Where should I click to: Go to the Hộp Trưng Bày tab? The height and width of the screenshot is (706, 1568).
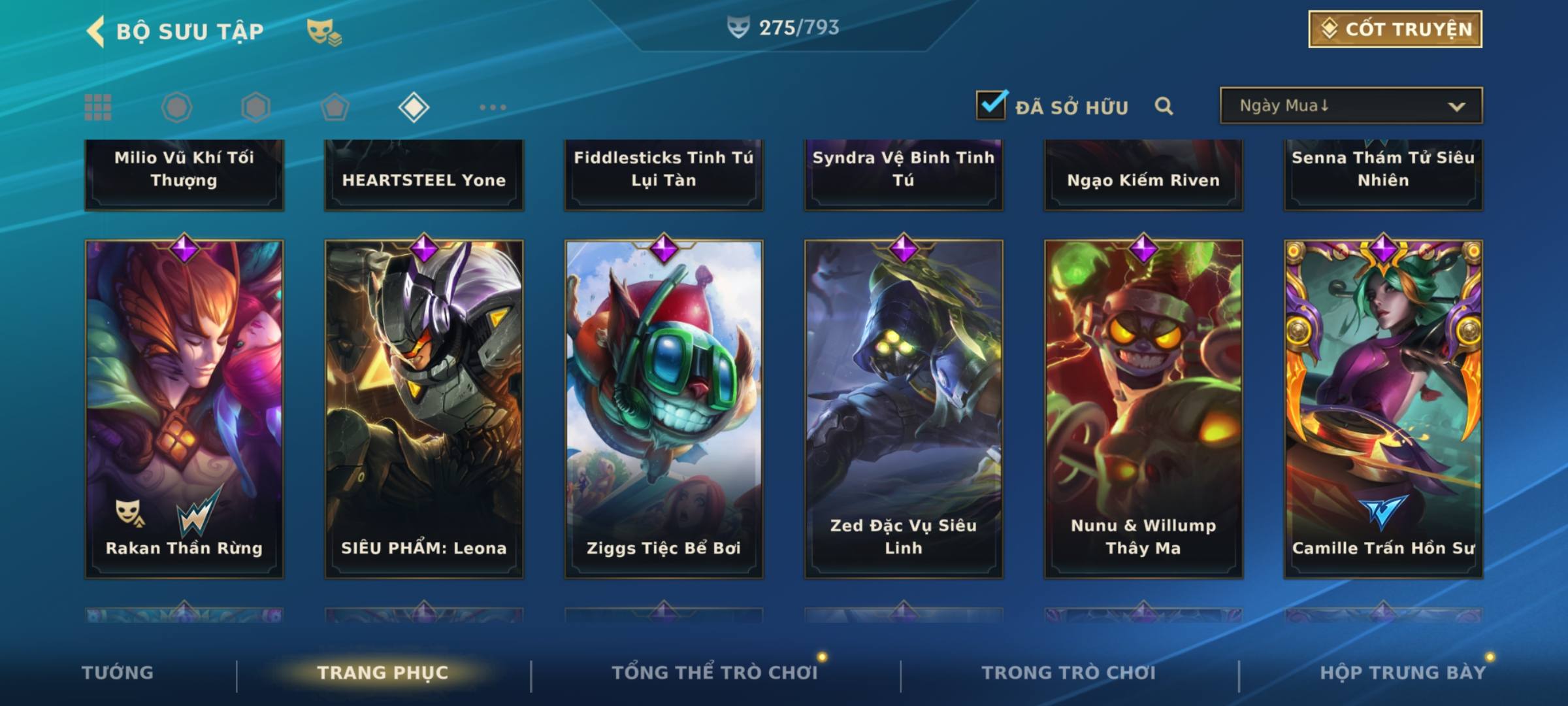(1402, 673)
